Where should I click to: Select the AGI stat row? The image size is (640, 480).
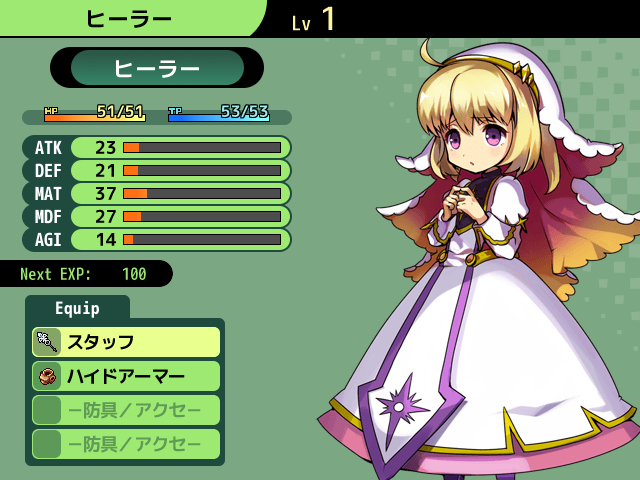click(x=157, y=239)
